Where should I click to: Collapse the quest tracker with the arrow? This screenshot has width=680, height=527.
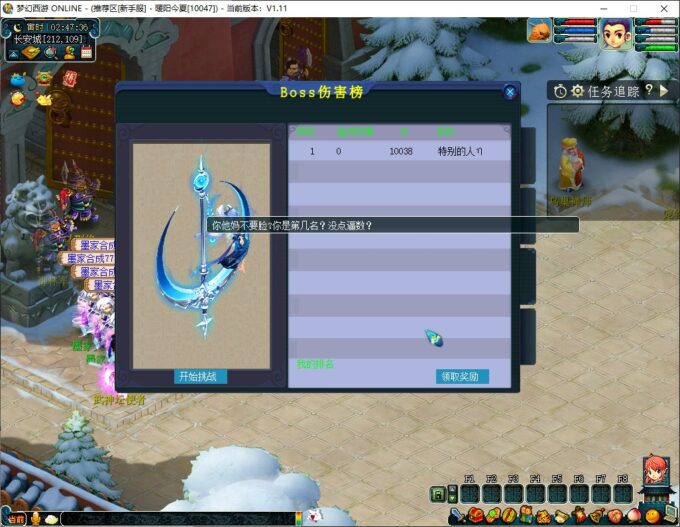665,91
